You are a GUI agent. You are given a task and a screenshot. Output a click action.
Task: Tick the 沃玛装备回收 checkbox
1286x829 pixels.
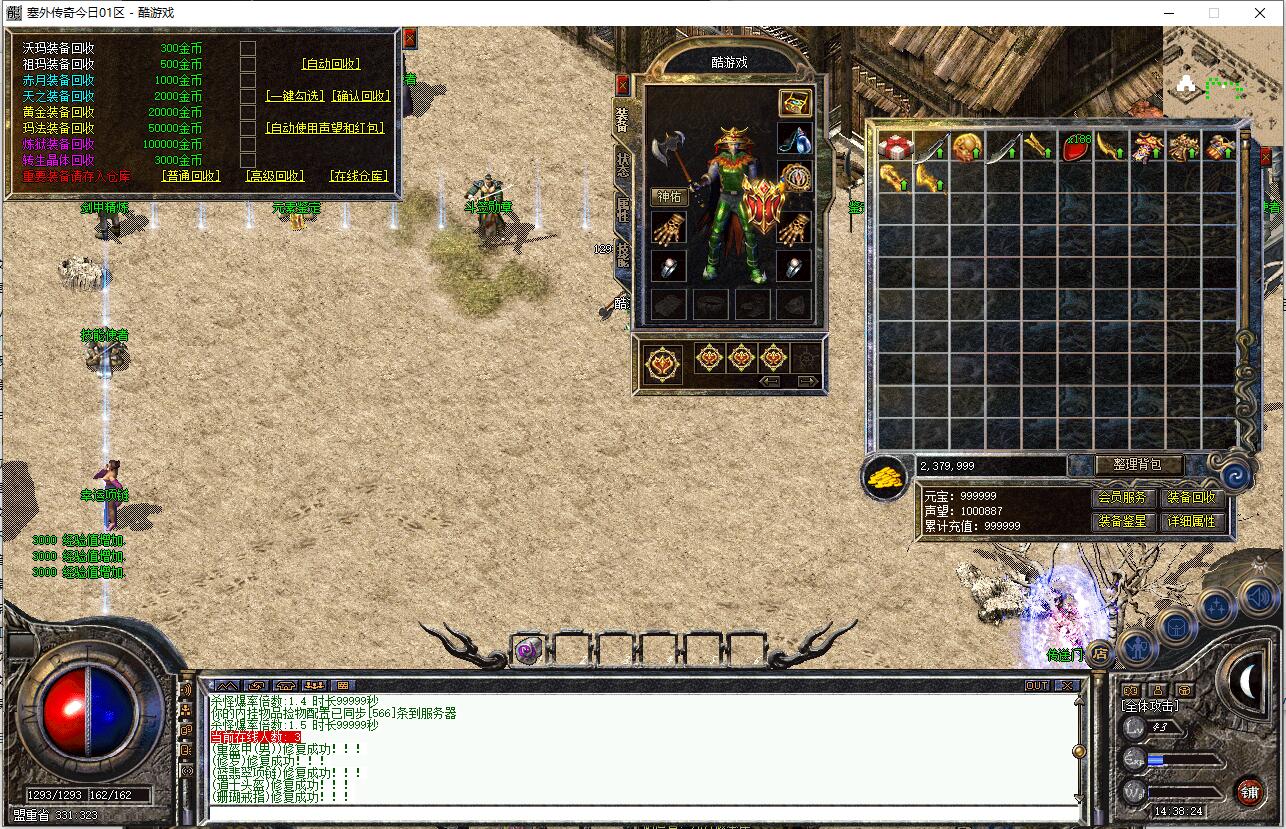click(x=248, y=48)
